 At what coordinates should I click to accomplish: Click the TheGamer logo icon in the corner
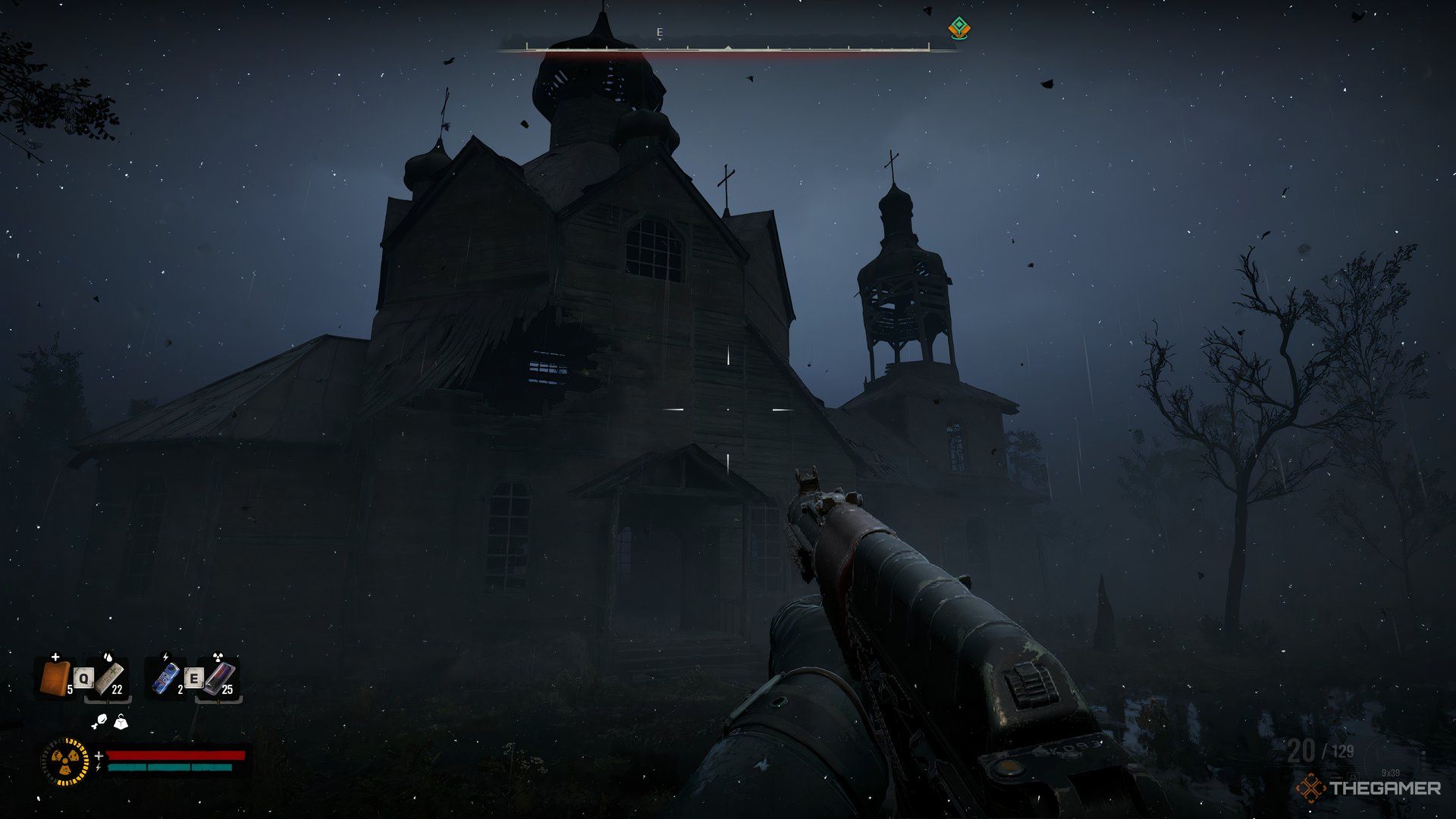click(1312, 789)
